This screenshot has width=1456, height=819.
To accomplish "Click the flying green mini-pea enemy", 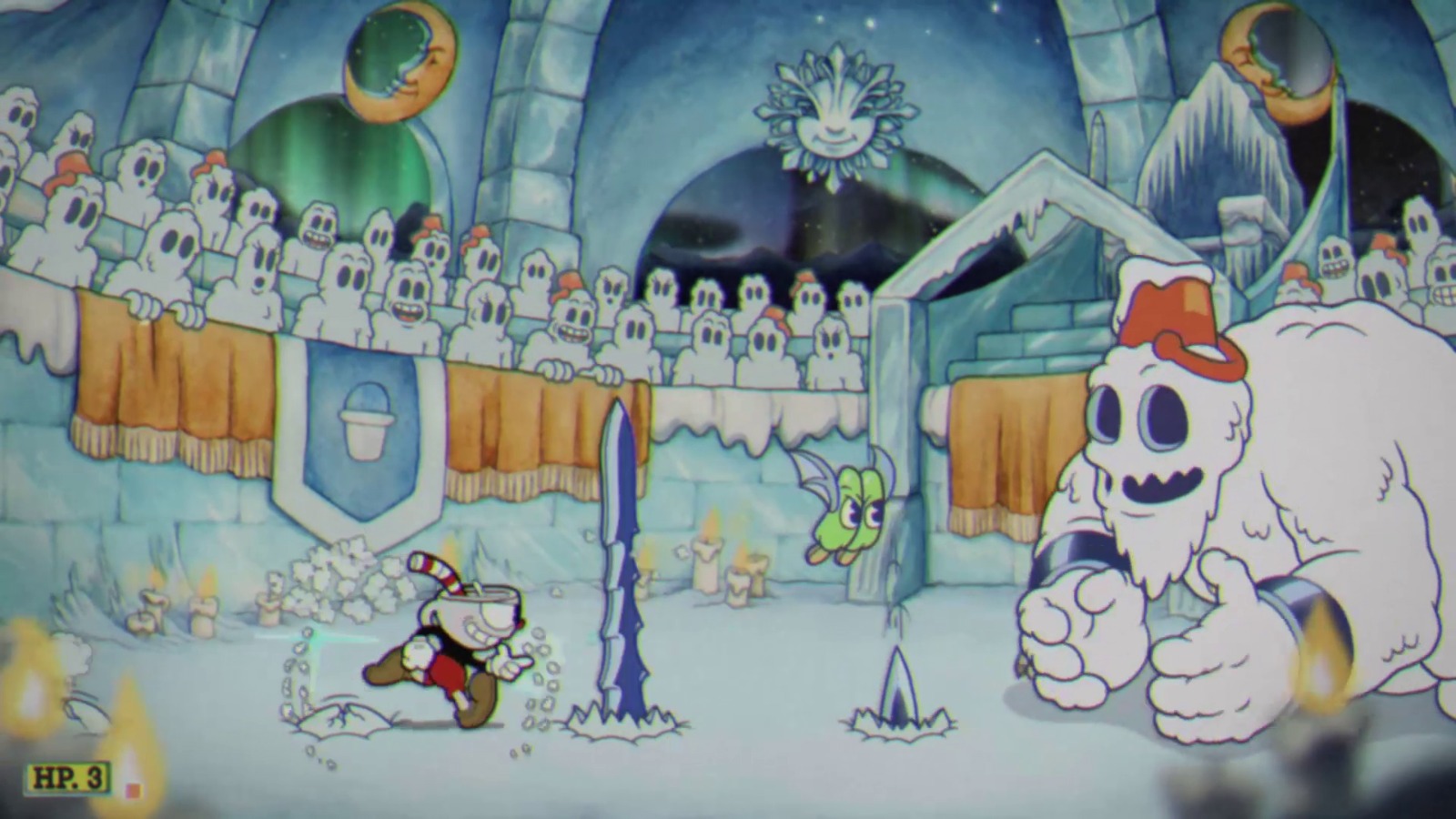I will [x=851, y=510].
